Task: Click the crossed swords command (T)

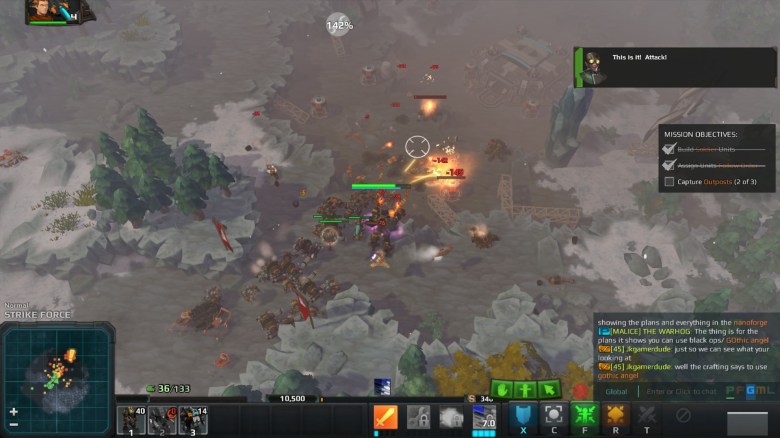Action: pyautogui.click(x=647, y=415)
